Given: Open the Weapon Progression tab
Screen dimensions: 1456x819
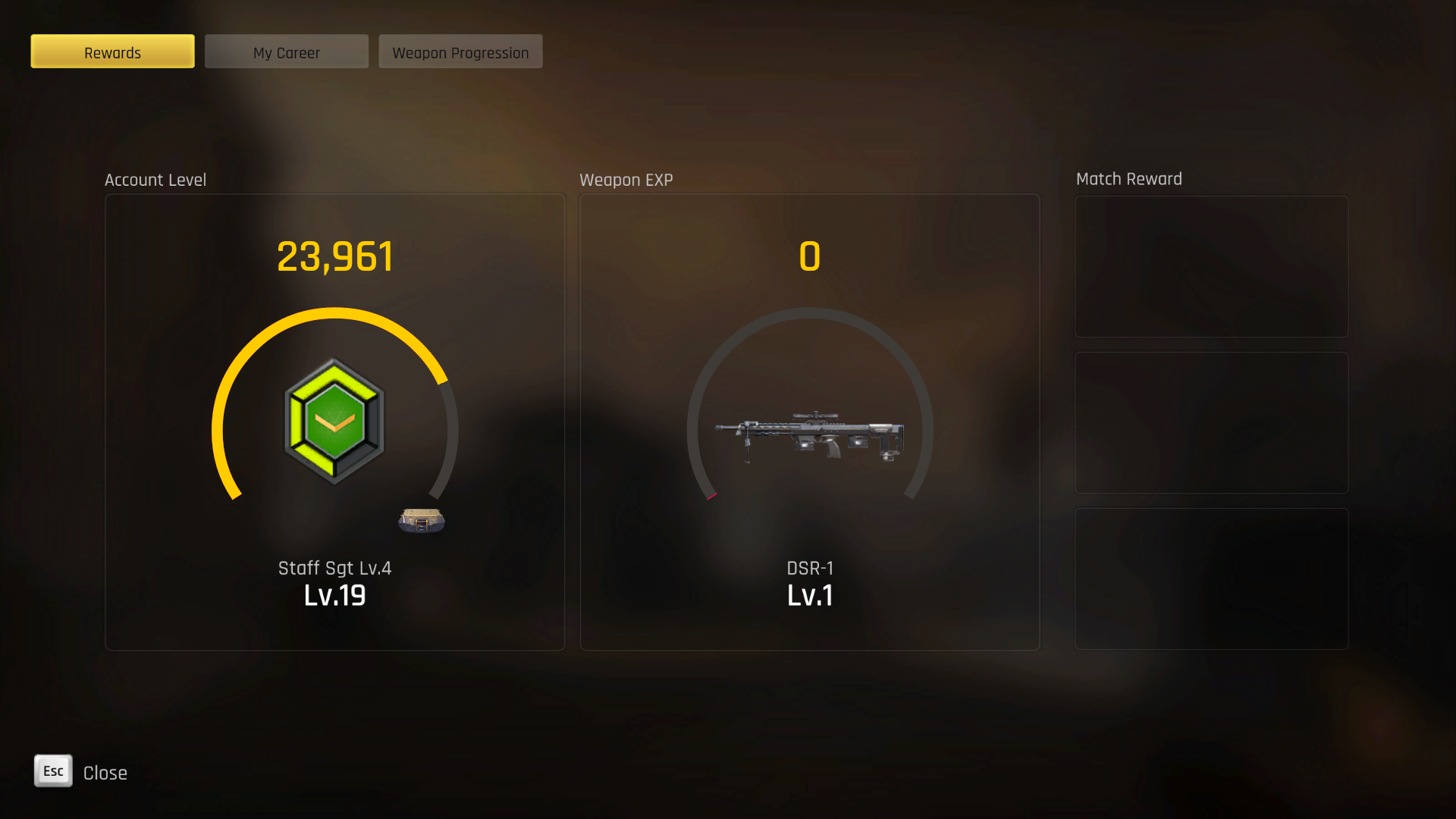Looking at the screenshot, I should click(460, 52).
